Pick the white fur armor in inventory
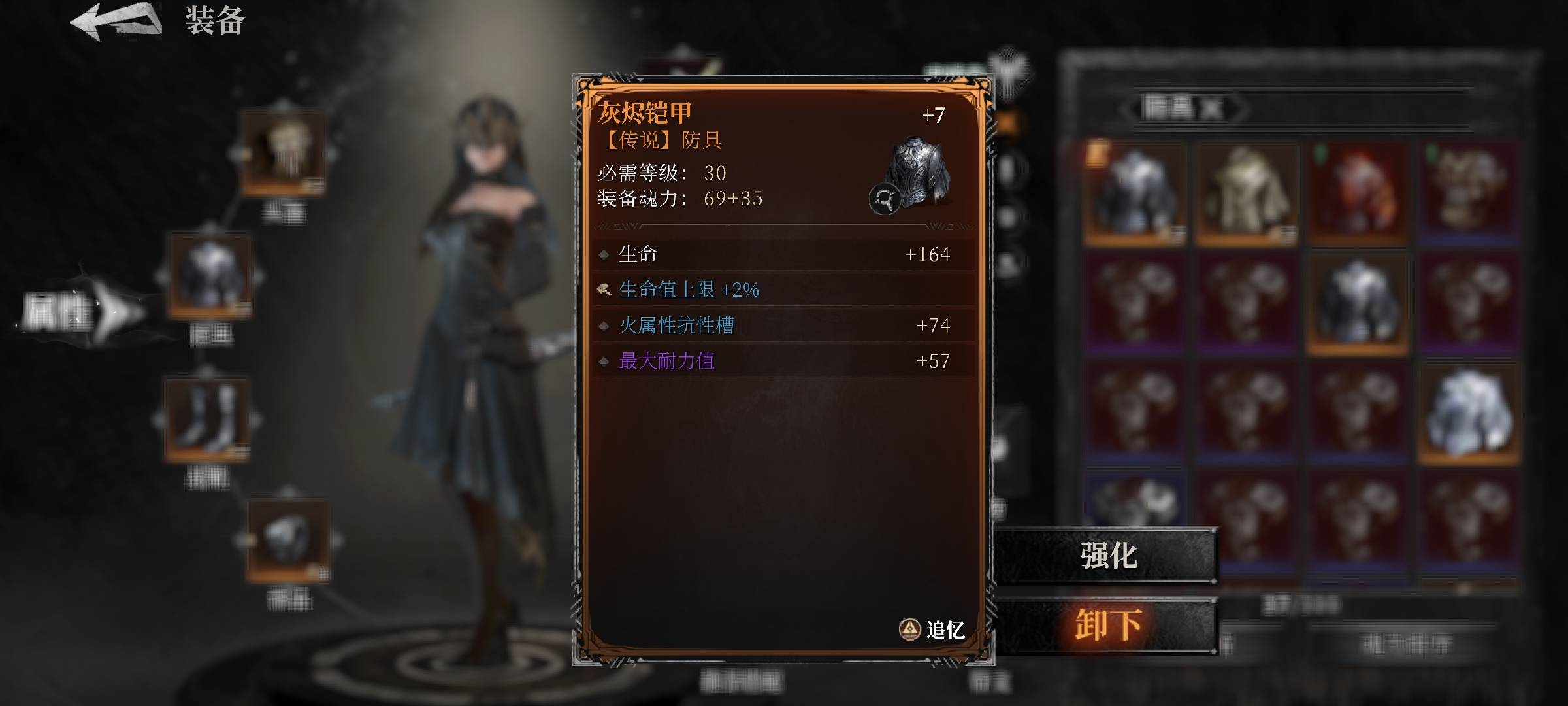 pyautogui.click(x=1469, y=413)
